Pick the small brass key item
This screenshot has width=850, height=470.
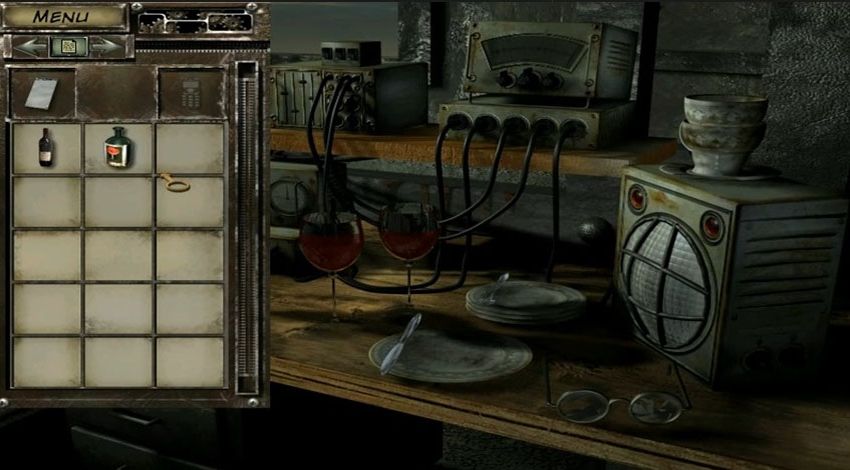coord(174,182)
